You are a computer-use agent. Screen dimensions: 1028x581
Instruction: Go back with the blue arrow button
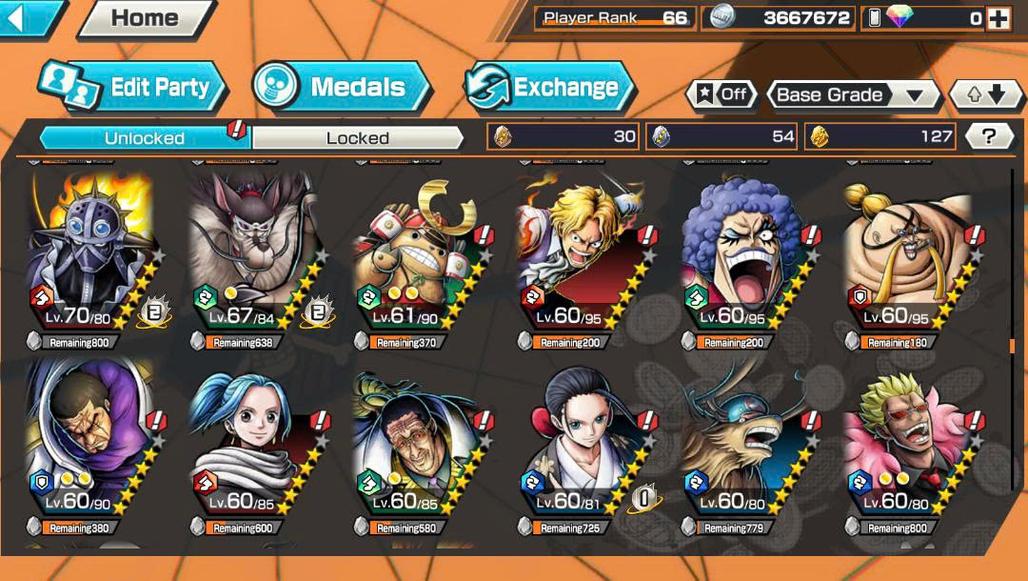click(28, 17)
